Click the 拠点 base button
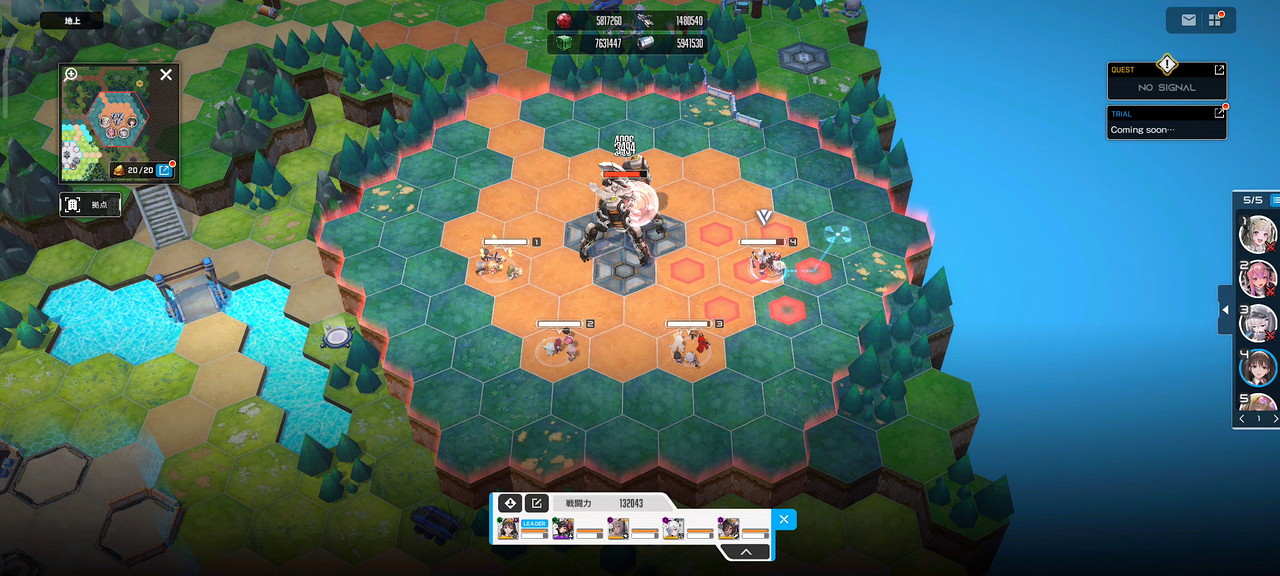 (x=90, y=205)
